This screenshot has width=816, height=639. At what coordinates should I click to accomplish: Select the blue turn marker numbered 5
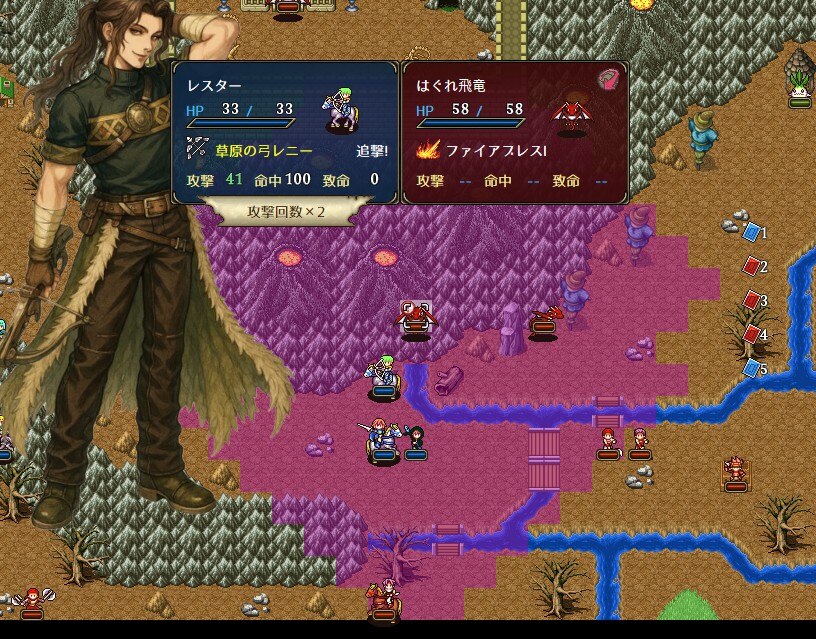752,368
